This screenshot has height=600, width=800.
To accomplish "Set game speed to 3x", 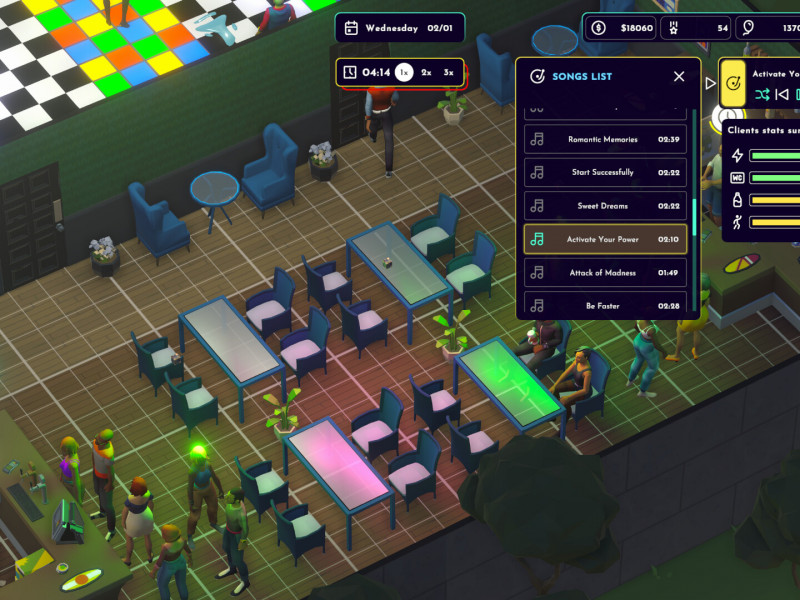I will 449,72.
